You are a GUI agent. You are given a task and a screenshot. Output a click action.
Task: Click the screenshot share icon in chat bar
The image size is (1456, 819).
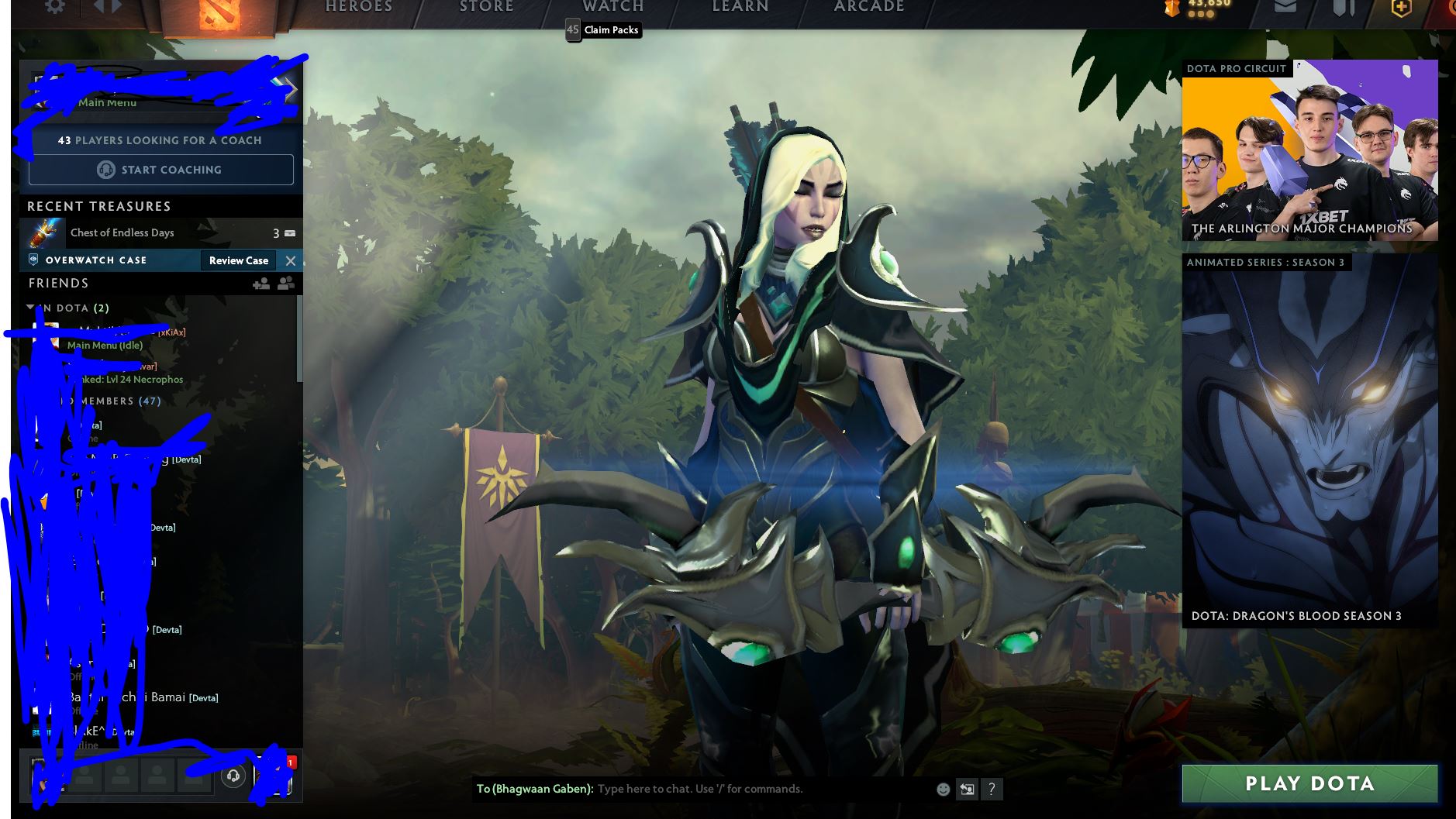pos(968,789)
